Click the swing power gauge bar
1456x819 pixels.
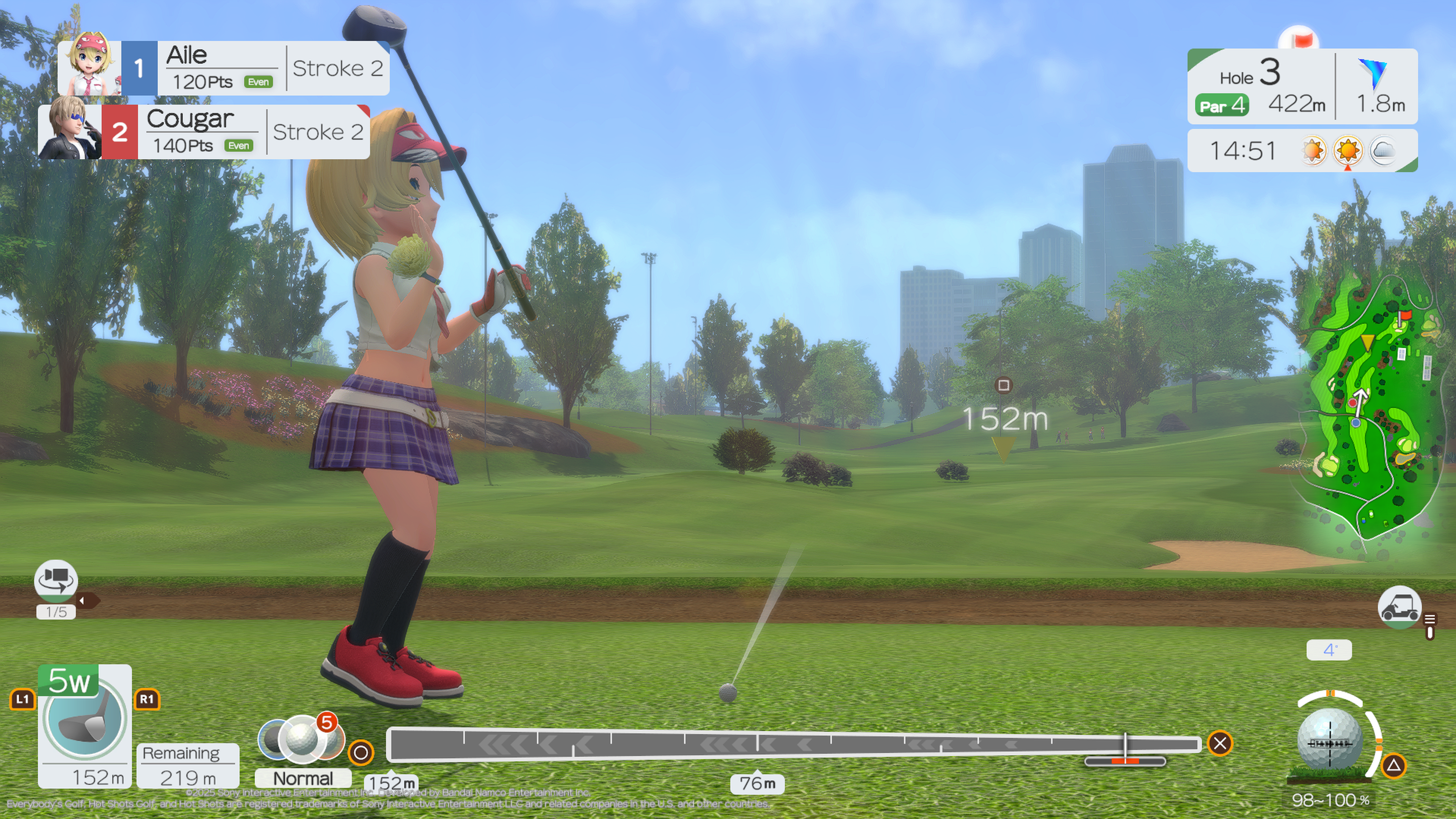tap(794, 744)
